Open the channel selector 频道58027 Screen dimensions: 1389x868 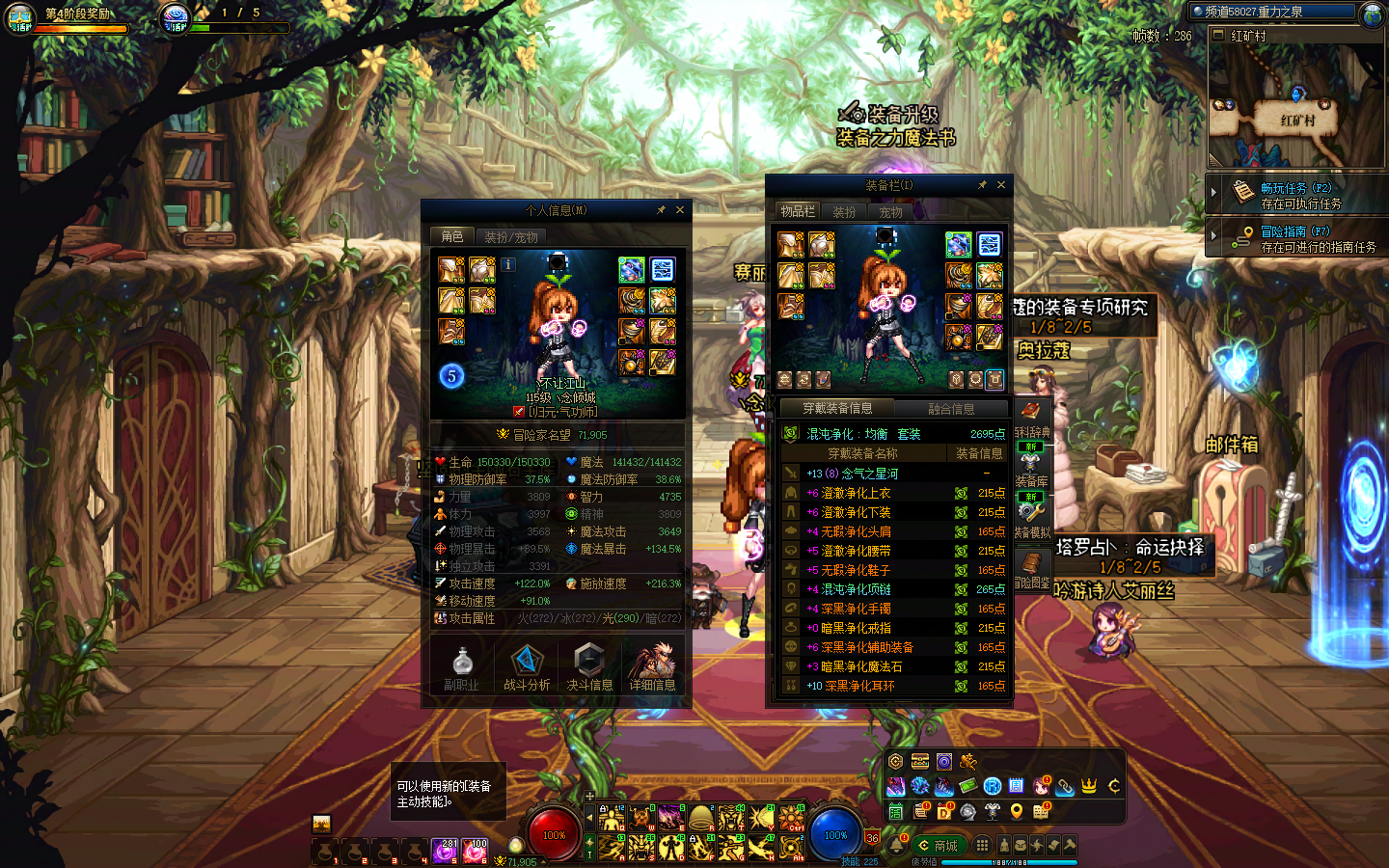[x=1273, y=12]
